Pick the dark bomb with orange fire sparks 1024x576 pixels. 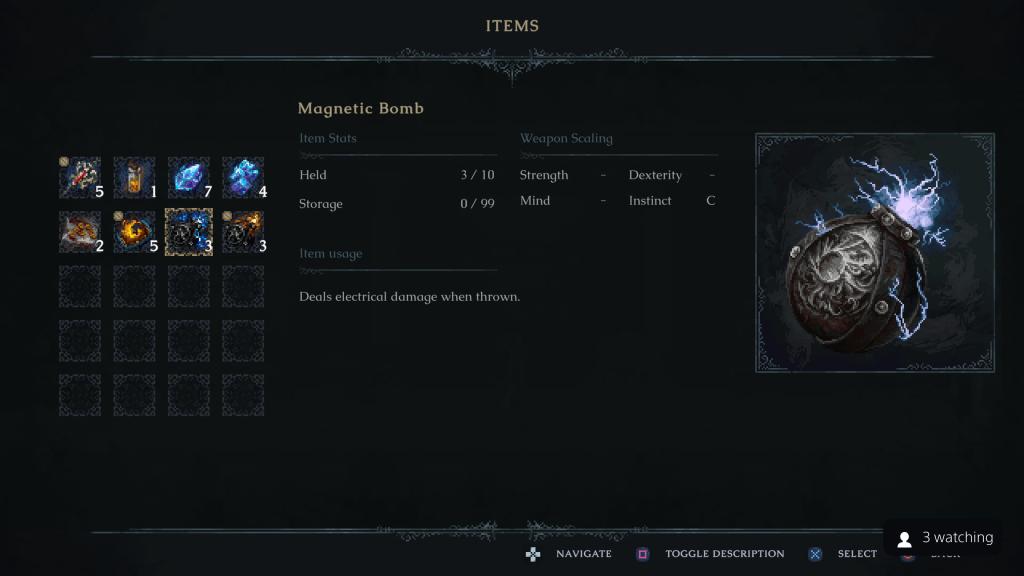(x=243, y=231)
